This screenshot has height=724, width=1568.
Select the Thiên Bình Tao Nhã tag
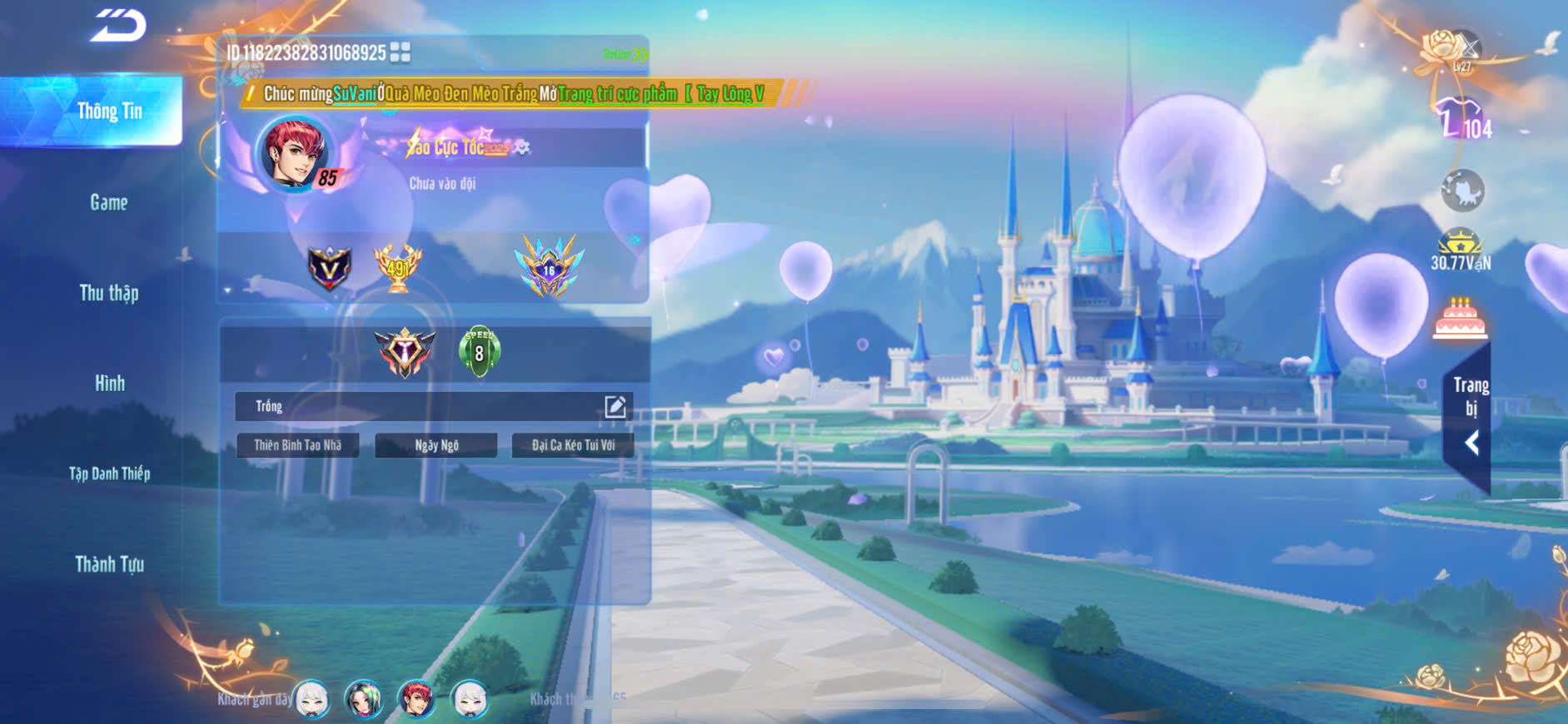(x=297, y=445)
